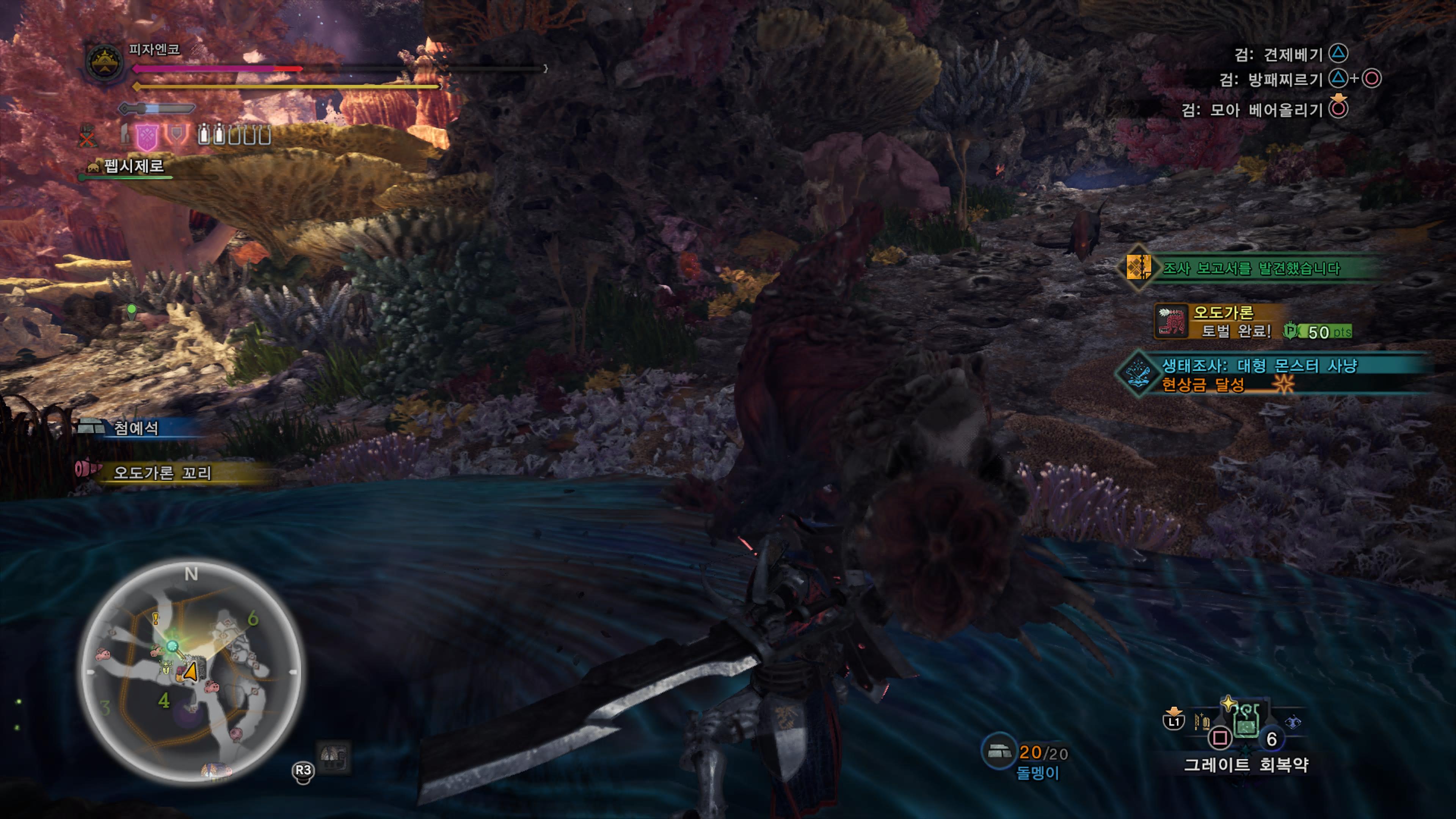Click the hunter emblem beside 피자엔코
Viewport: 1456px width, 819px height.
tap(105, 61)
